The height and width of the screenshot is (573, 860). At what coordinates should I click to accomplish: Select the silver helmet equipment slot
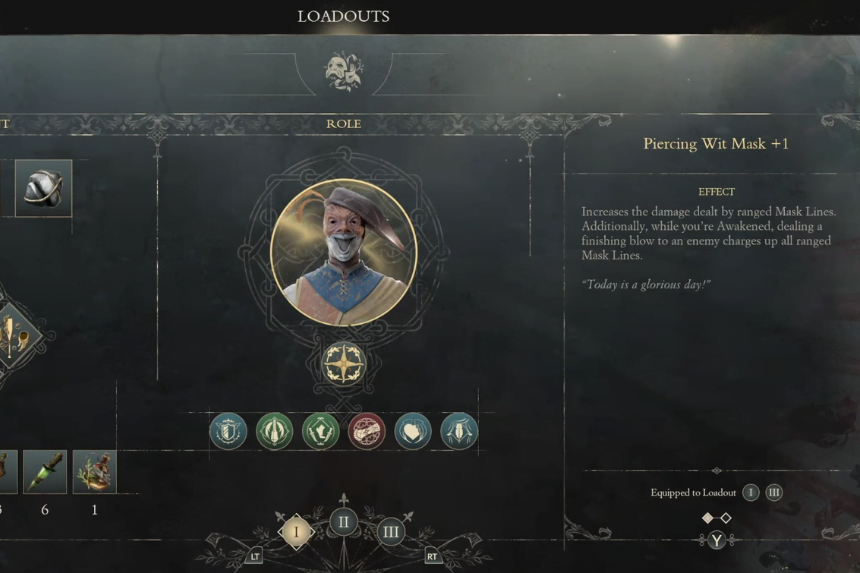click(x=44, y=188)
